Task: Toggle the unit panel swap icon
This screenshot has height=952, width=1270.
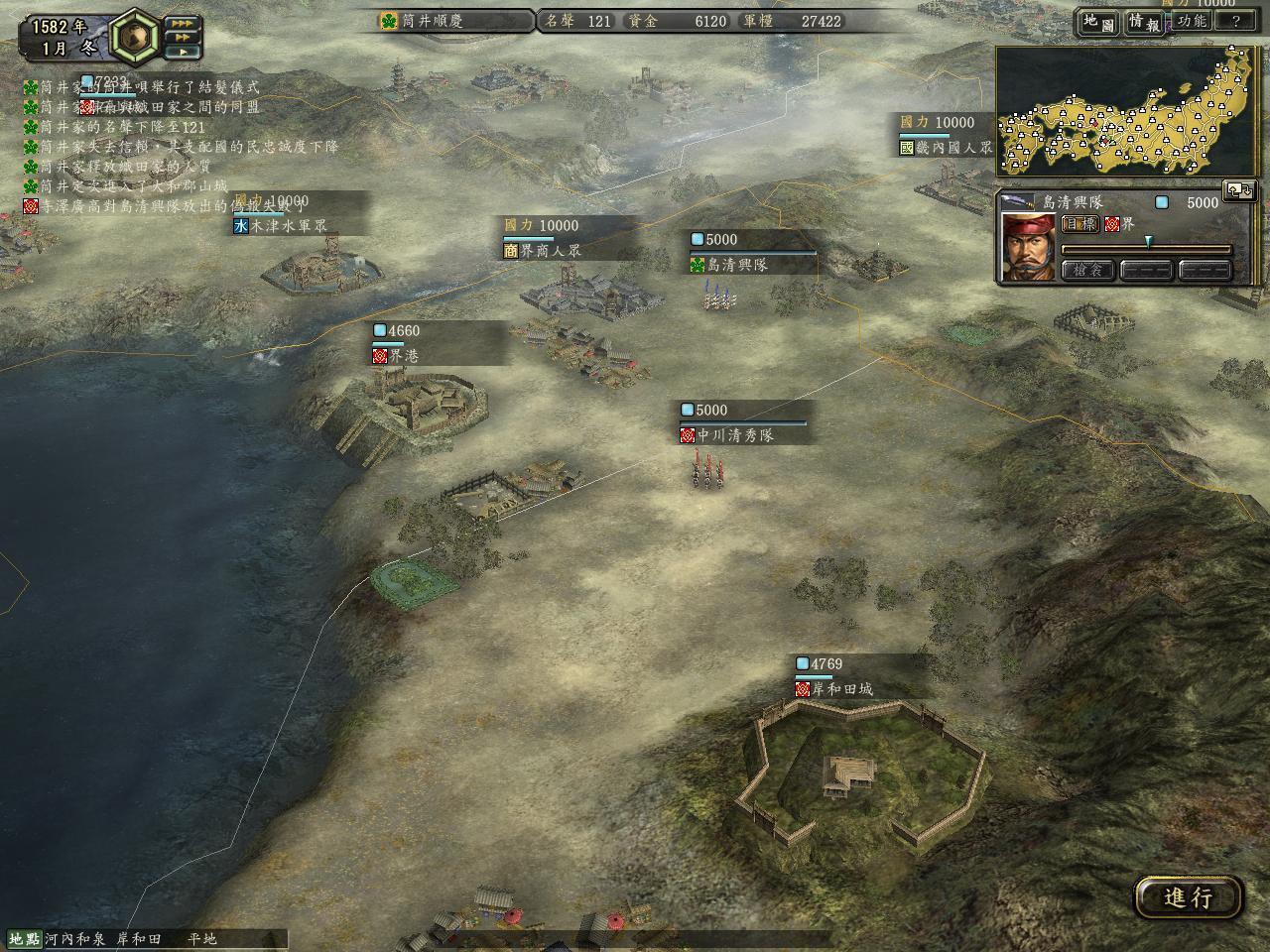Action: coord(1240,189)
